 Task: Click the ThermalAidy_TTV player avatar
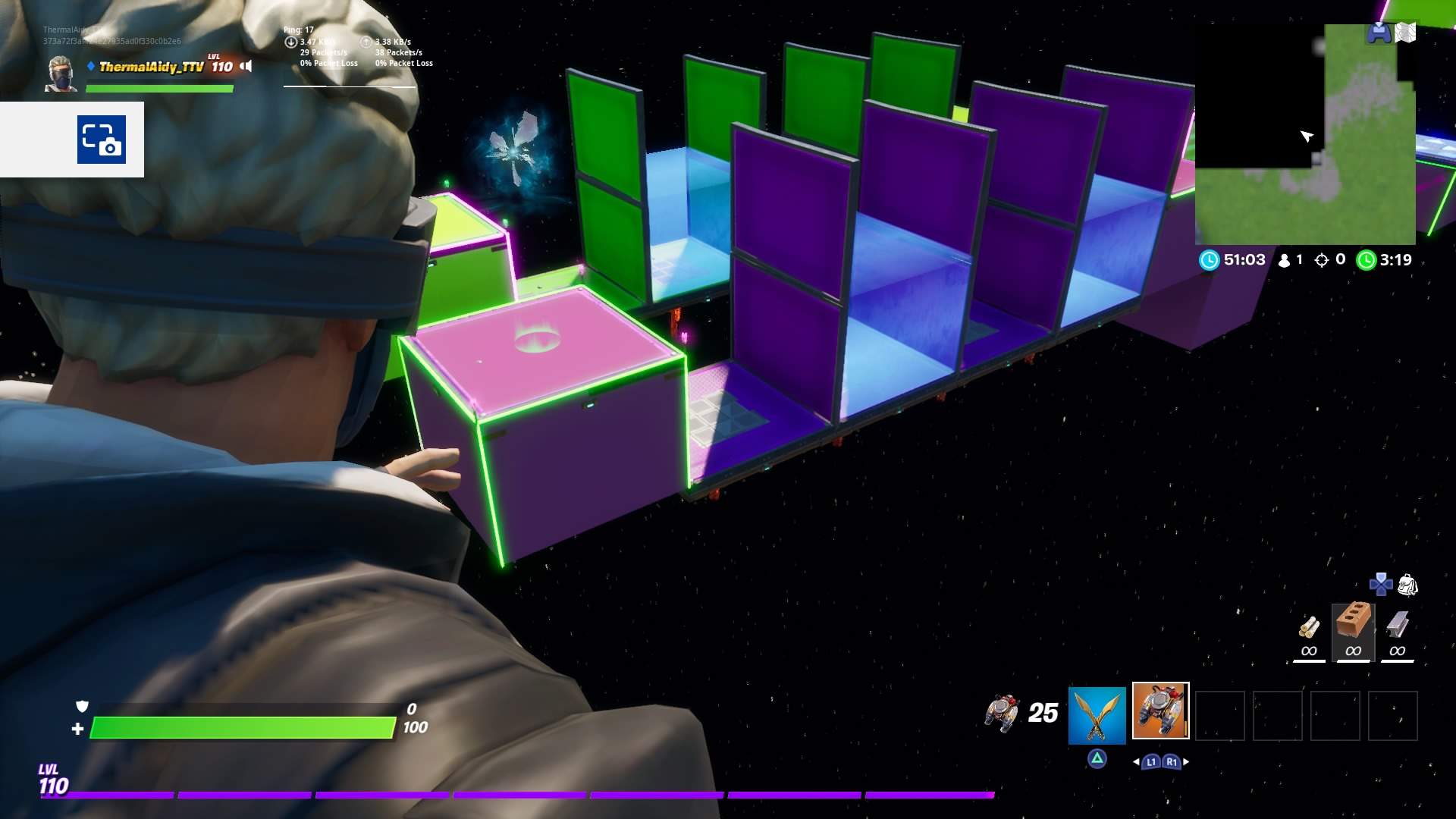click(x=61, y=74)
